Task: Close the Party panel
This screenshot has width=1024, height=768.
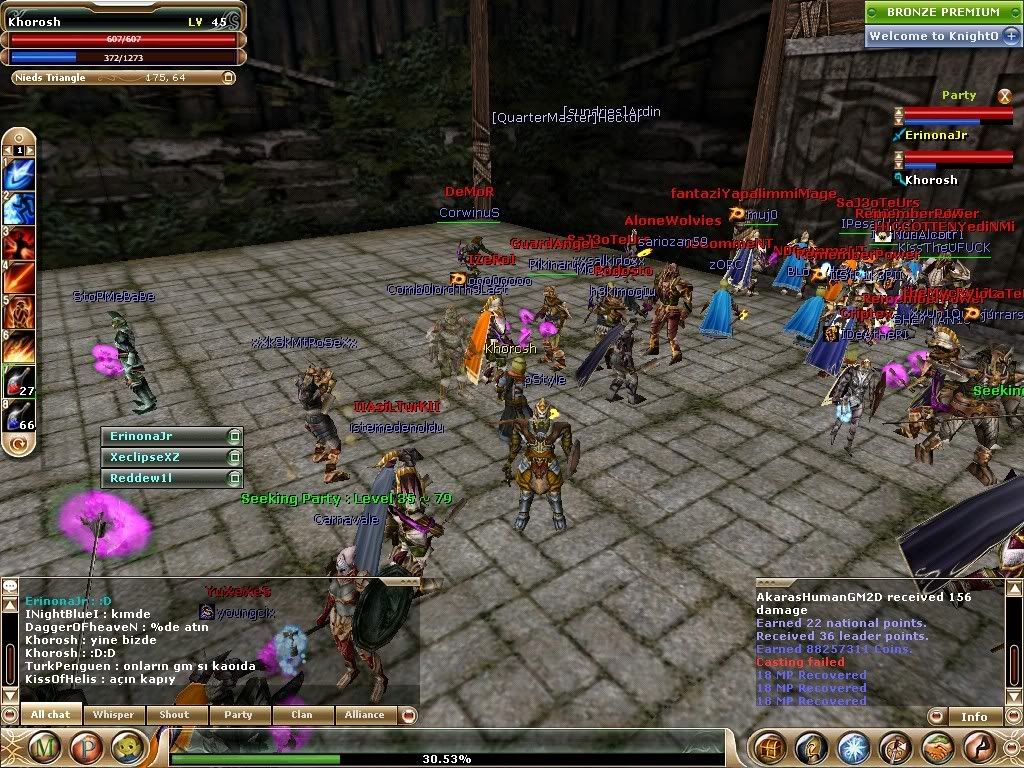Action: coord(1004,96)
